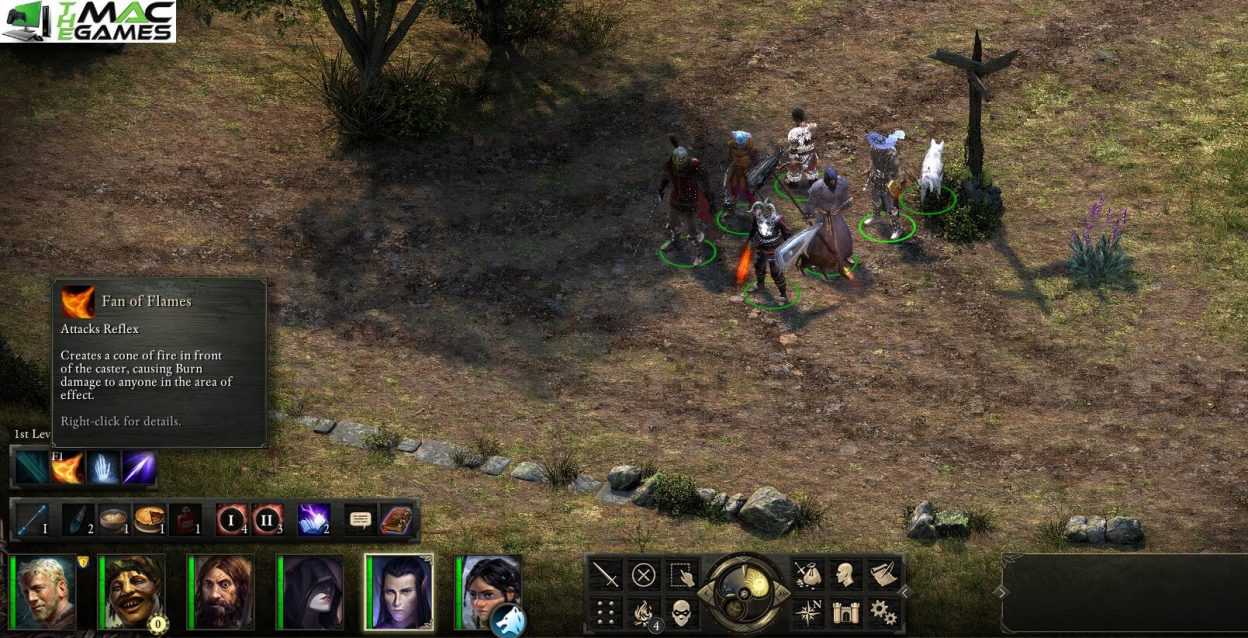The image size is (1248, 638).
Task: Cancel action with the circled X button
Action: click(644, 575)
